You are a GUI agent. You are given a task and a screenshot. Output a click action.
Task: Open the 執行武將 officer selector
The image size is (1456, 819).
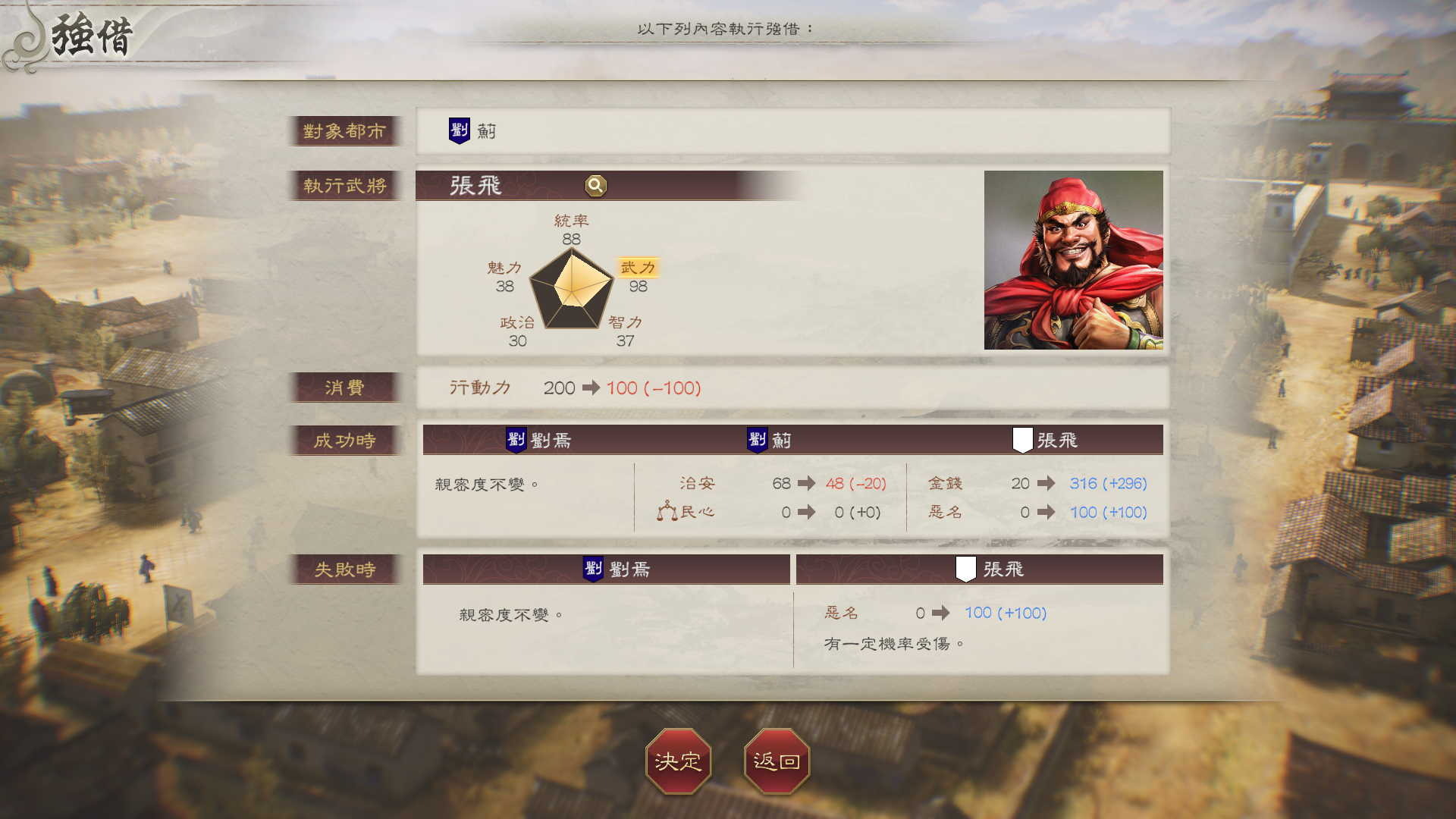346,187
